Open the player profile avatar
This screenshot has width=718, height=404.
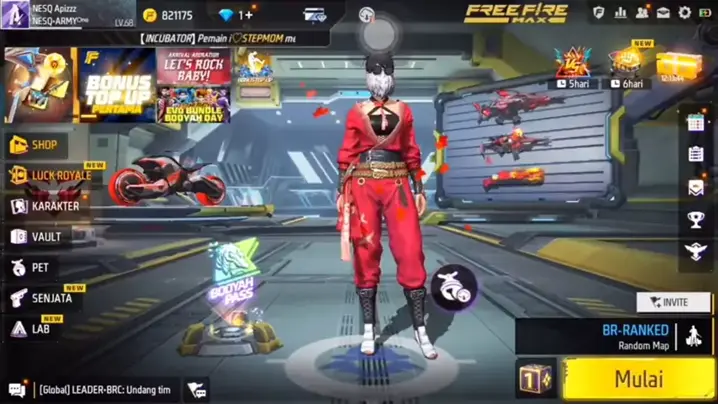tap(14, 14)
